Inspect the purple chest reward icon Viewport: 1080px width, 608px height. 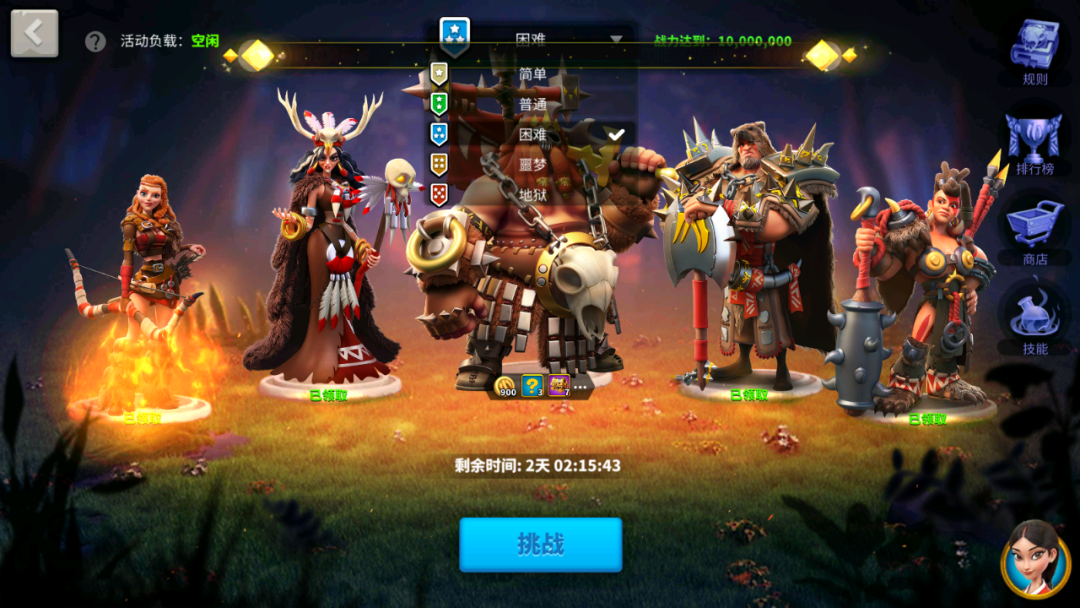point(558,385)
